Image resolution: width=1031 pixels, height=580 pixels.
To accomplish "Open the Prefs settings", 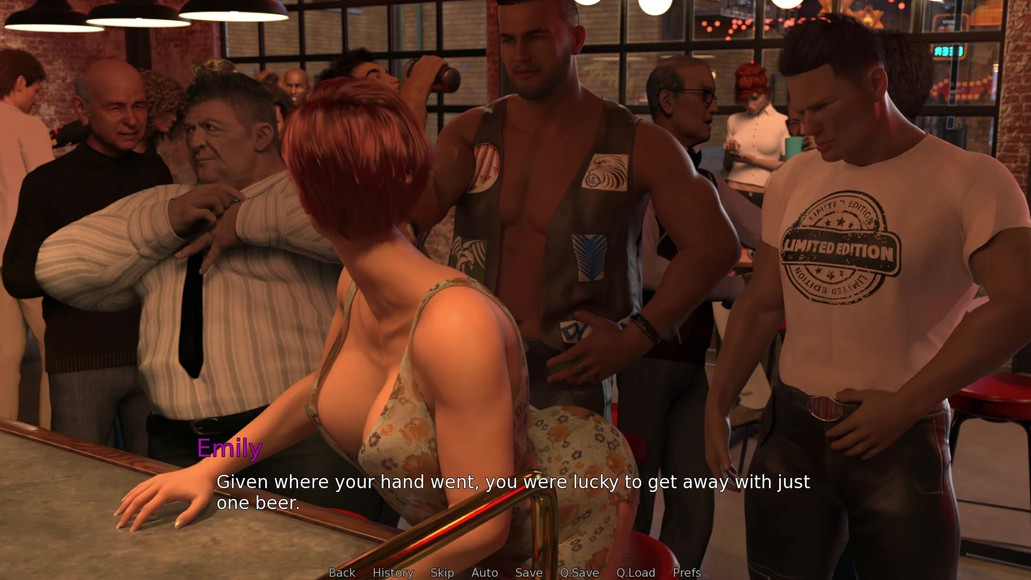I will 687,572.
